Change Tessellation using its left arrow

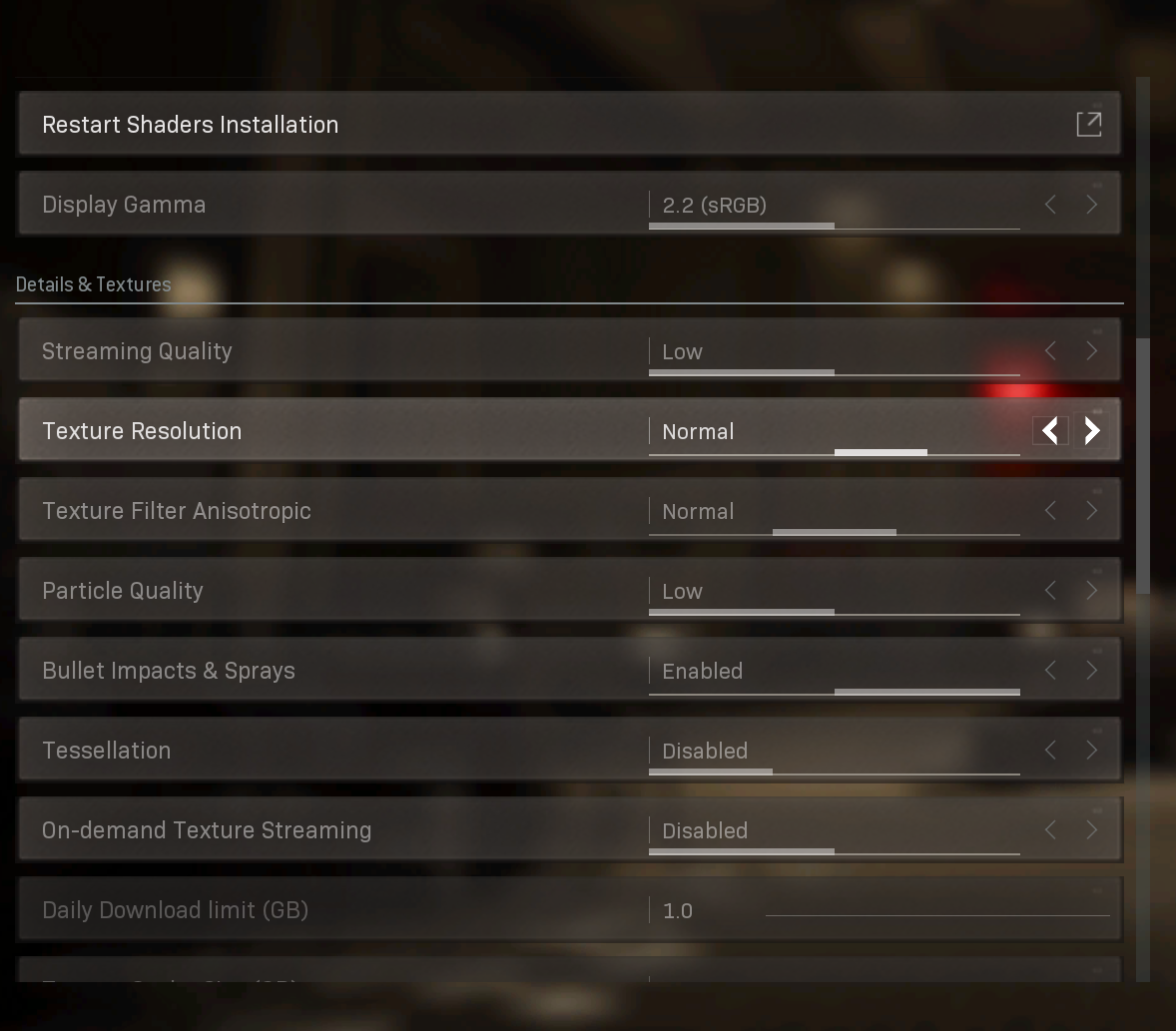click(x=1050, y=751)
